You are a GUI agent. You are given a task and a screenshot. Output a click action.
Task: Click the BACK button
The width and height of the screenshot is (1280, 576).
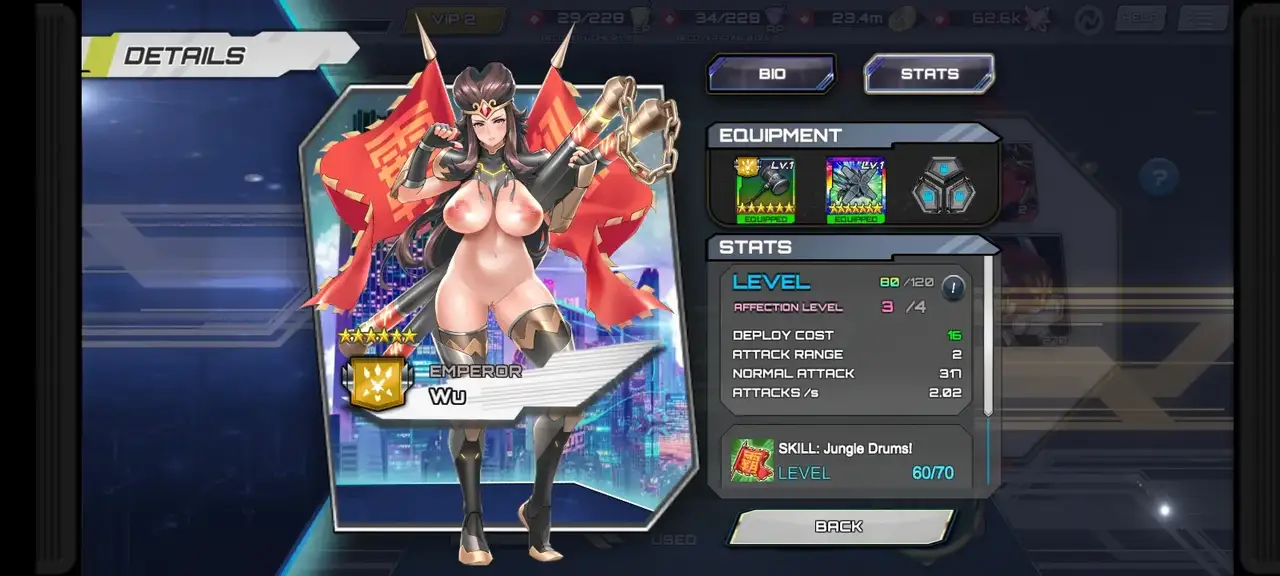pos(840,527)
